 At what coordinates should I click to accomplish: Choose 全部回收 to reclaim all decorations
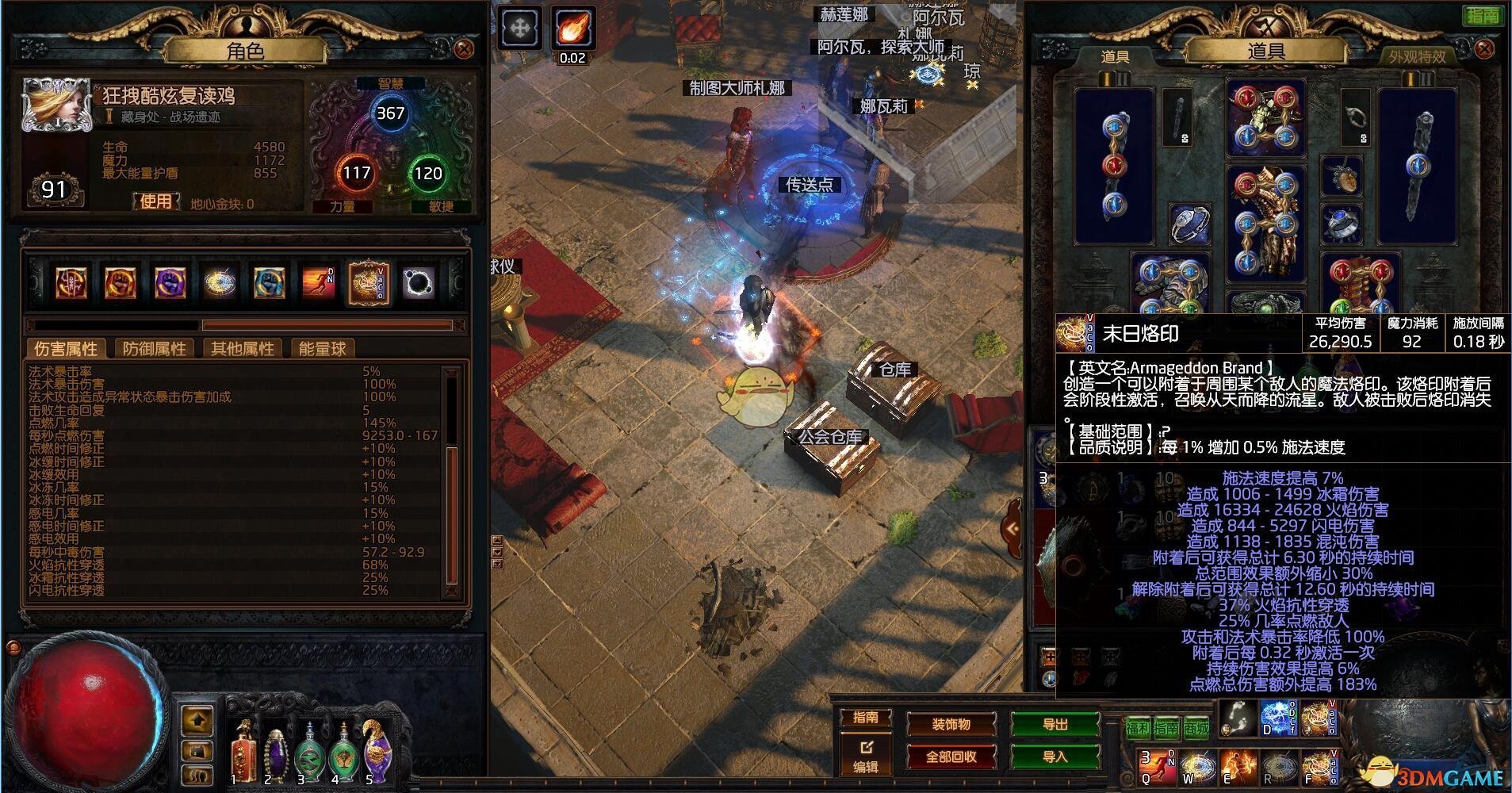pyautogui.click(x=951, y=757)
